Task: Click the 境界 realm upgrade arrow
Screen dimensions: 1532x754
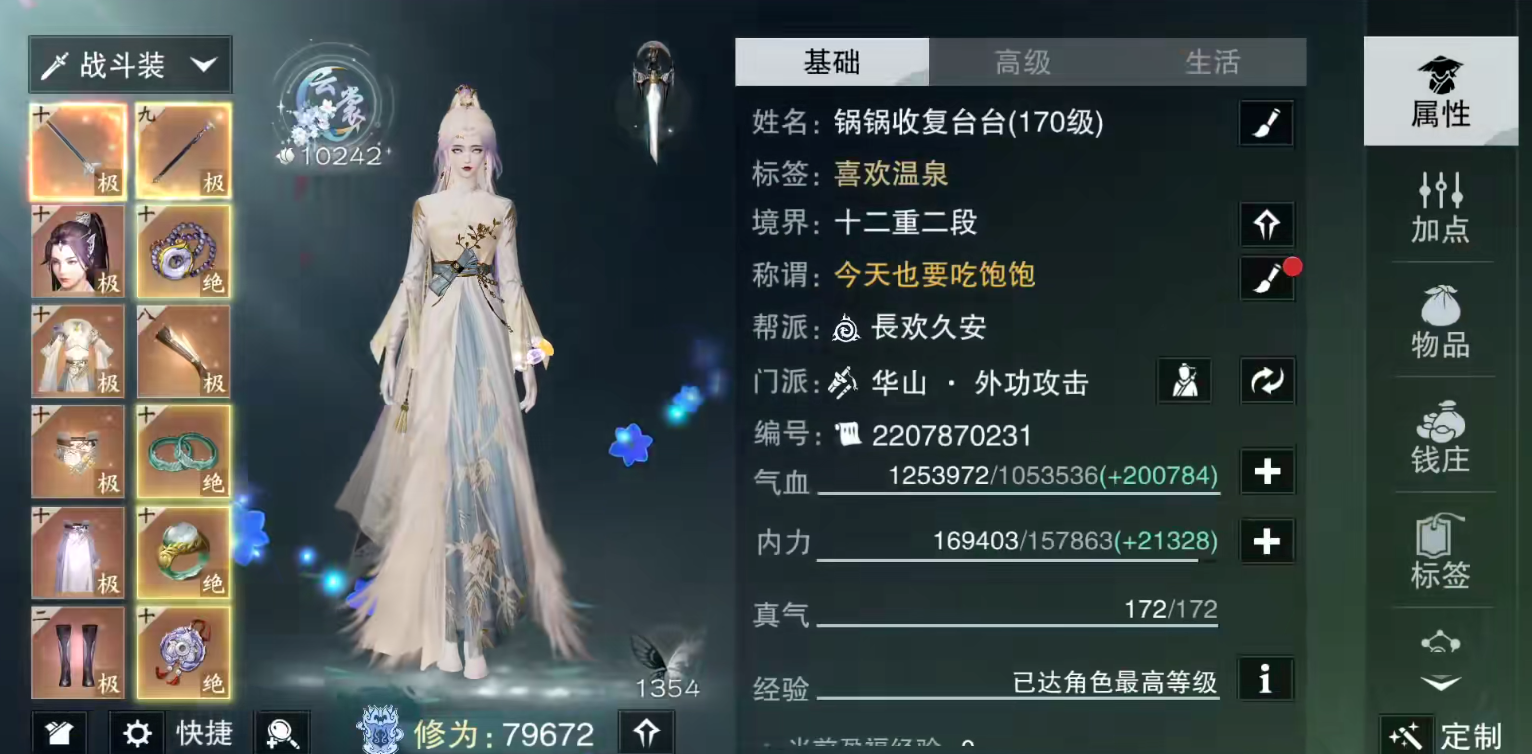Action: click(1266, 224)
